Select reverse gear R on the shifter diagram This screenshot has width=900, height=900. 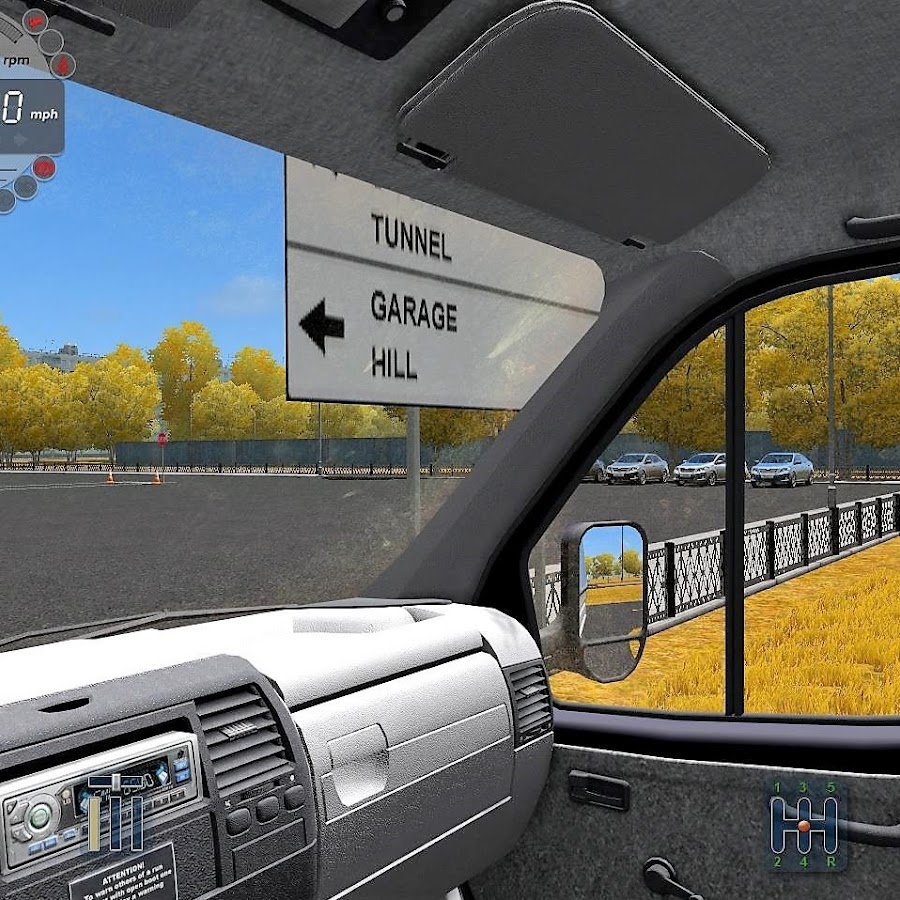[831, 860]
